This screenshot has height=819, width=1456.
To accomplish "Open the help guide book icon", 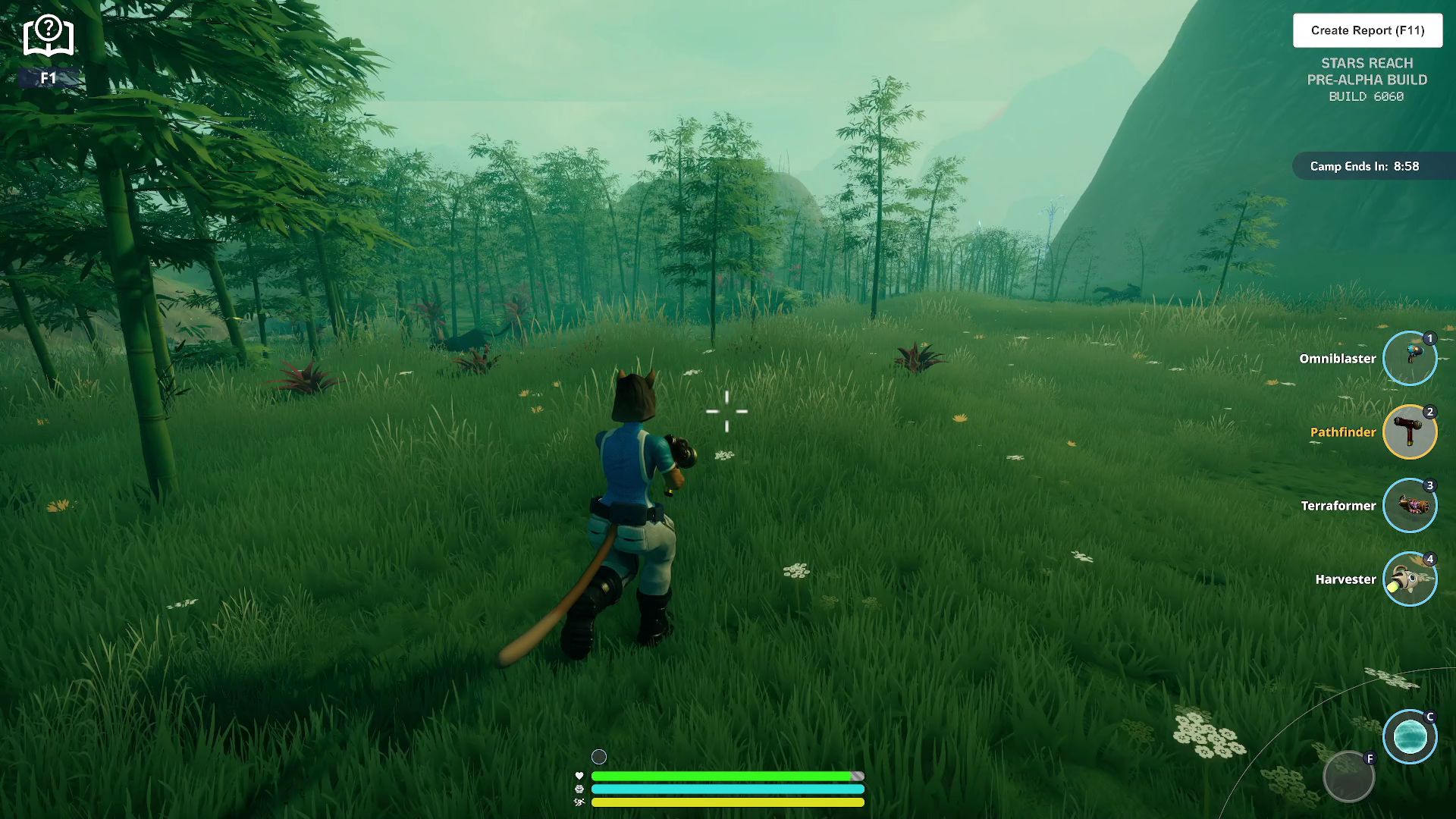I will pyautogui.click(x=48, y=36).
